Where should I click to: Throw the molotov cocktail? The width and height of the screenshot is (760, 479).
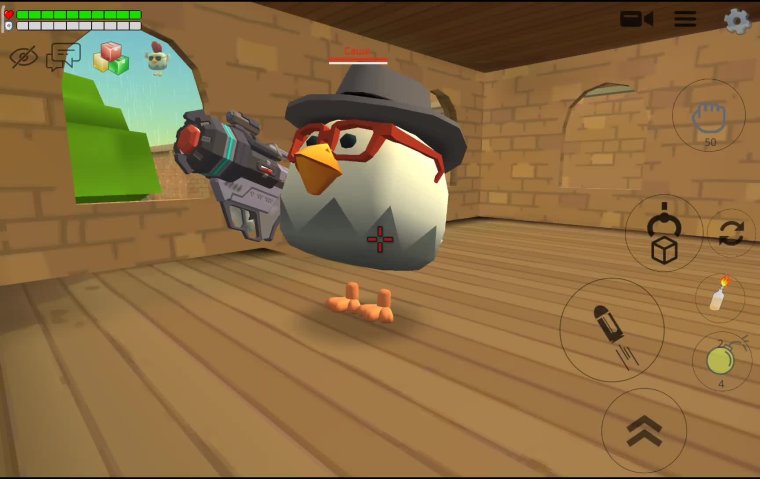pyautogui.click(x=719, y=297)
